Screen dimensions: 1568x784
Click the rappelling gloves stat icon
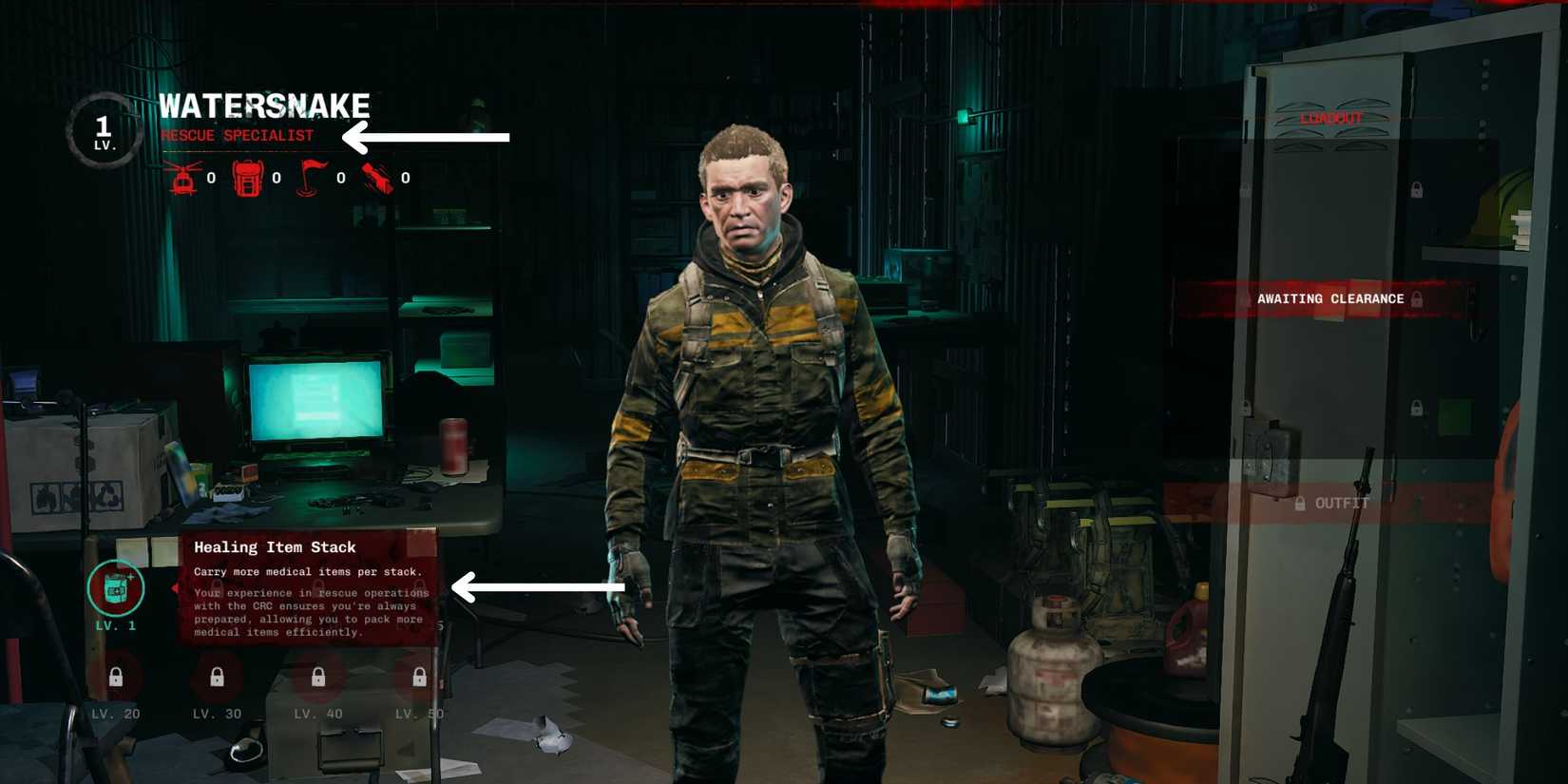(x=376, y=175)
